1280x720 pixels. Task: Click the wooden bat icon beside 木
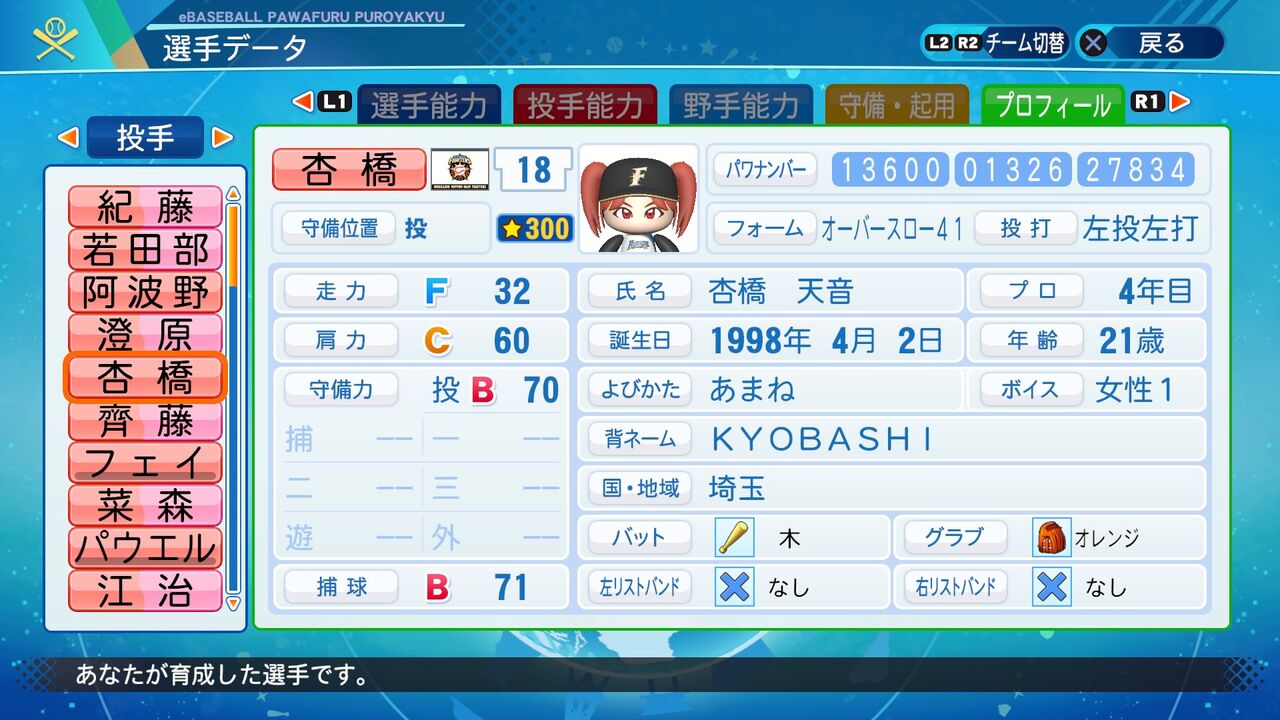733,537
